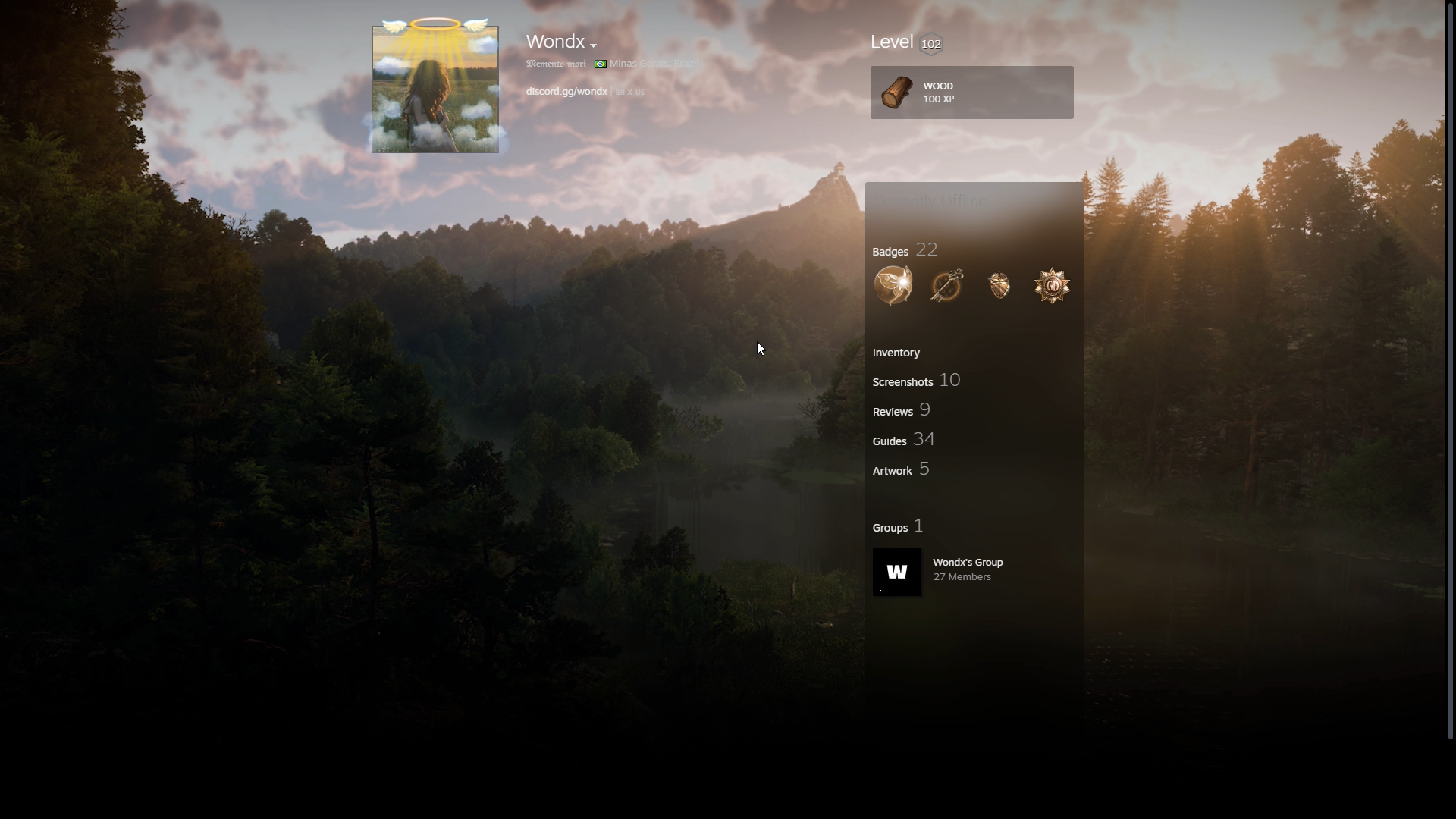Open the Wondx profile avatar image
Screen dimensions: 1456x819
(x=435, y=89)
